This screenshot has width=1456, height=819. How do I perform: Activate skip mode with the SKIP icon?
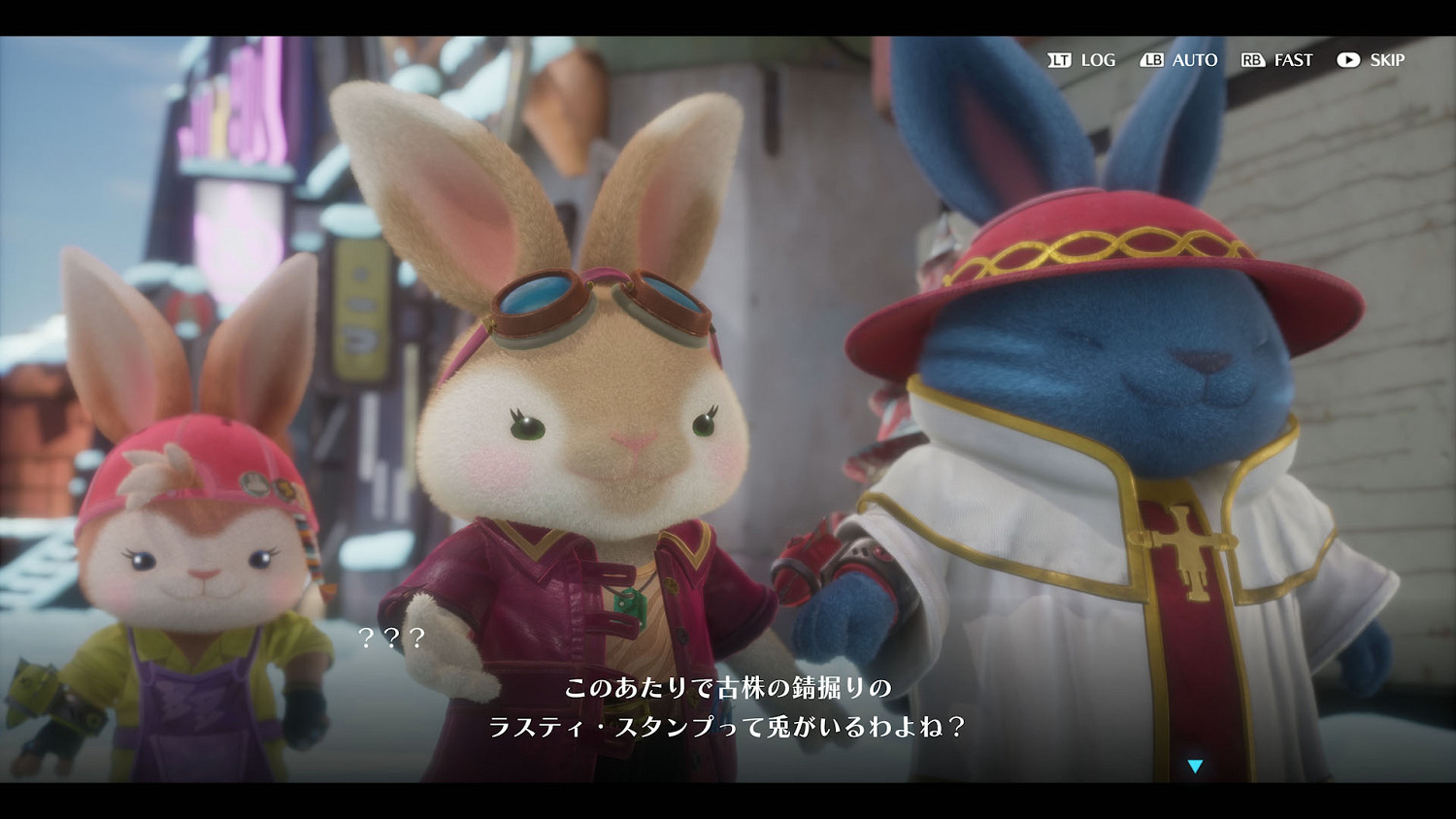coord(1350,60)
